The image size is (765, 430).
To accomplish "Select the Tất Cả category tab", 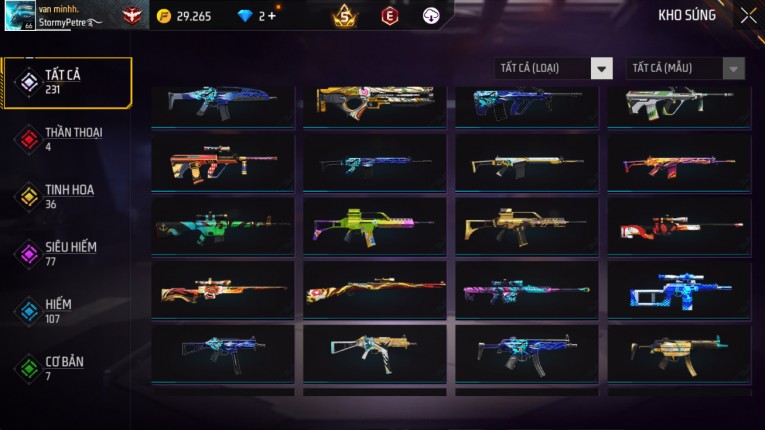I will point(66,82).
